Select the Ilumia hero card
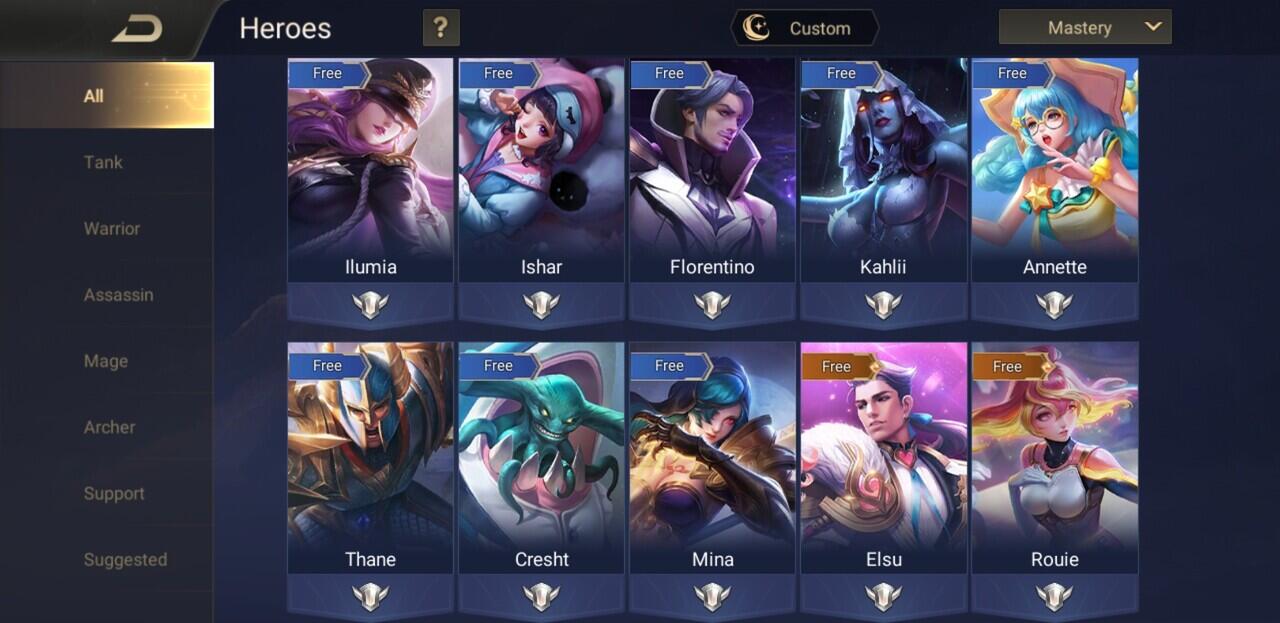 370,170
